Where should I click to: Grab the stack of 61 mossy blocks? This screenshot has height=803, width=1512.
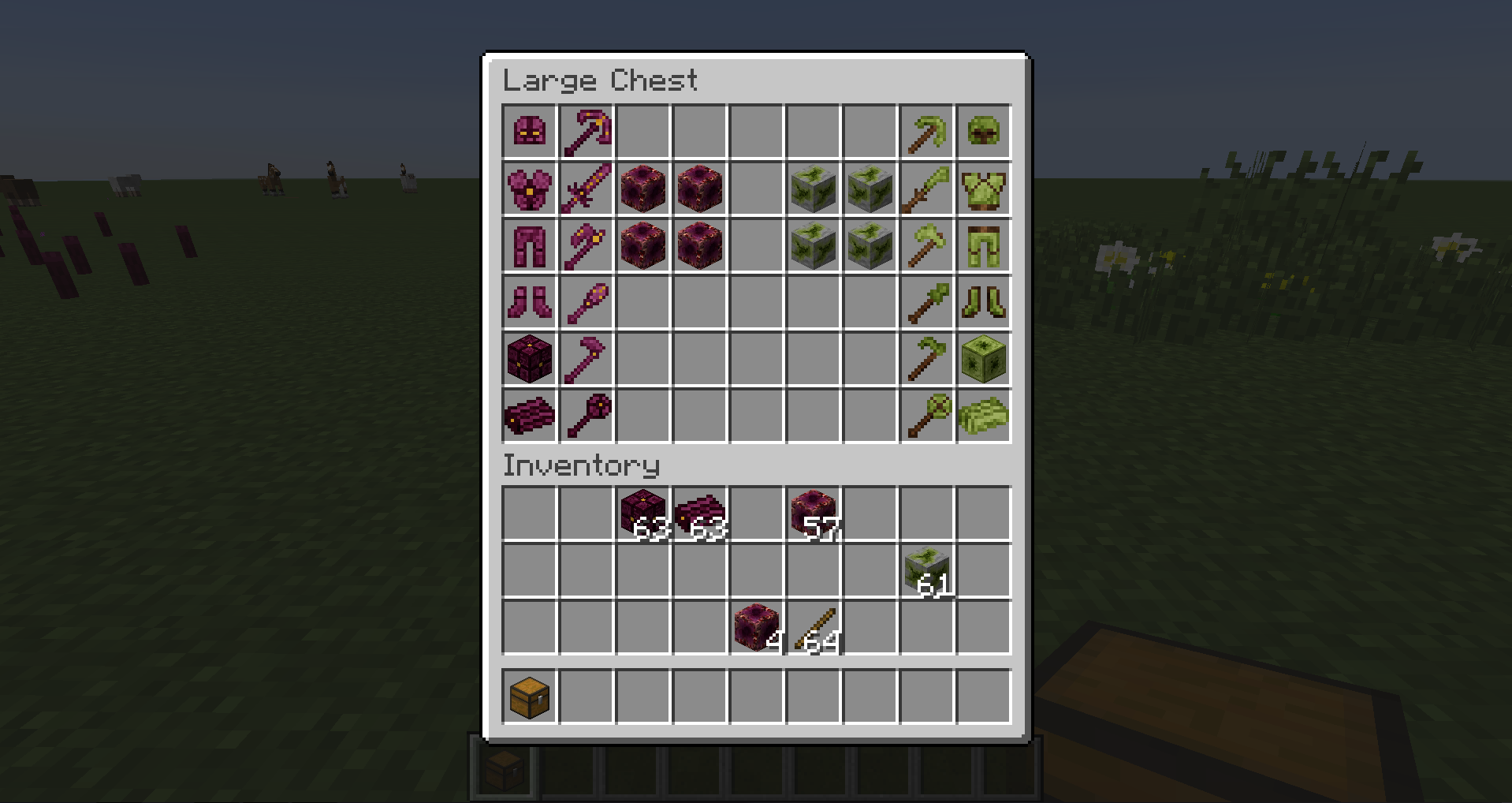click(927, 570)
